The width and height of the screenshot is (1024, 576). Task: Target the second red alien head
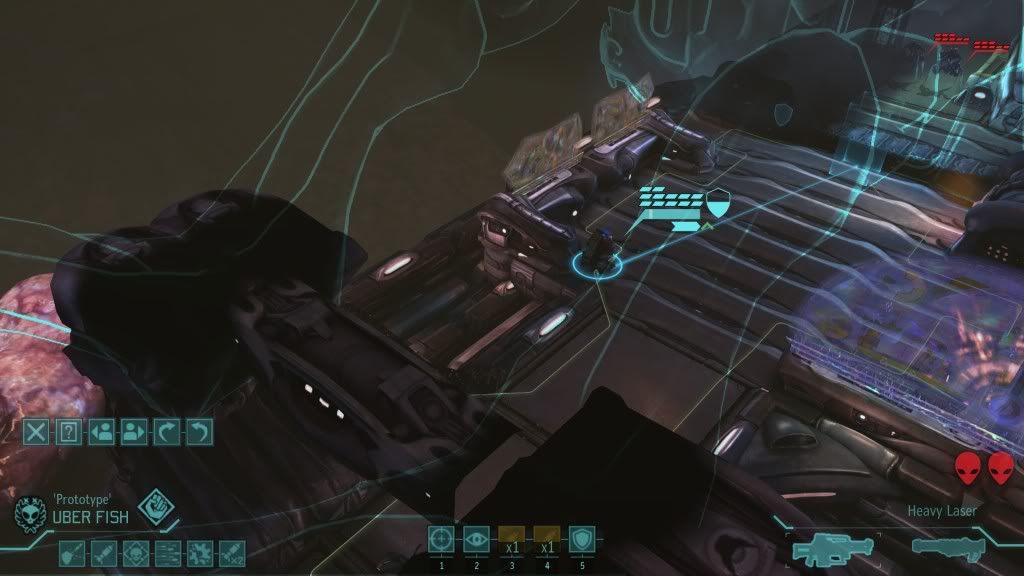(1000, 466)
